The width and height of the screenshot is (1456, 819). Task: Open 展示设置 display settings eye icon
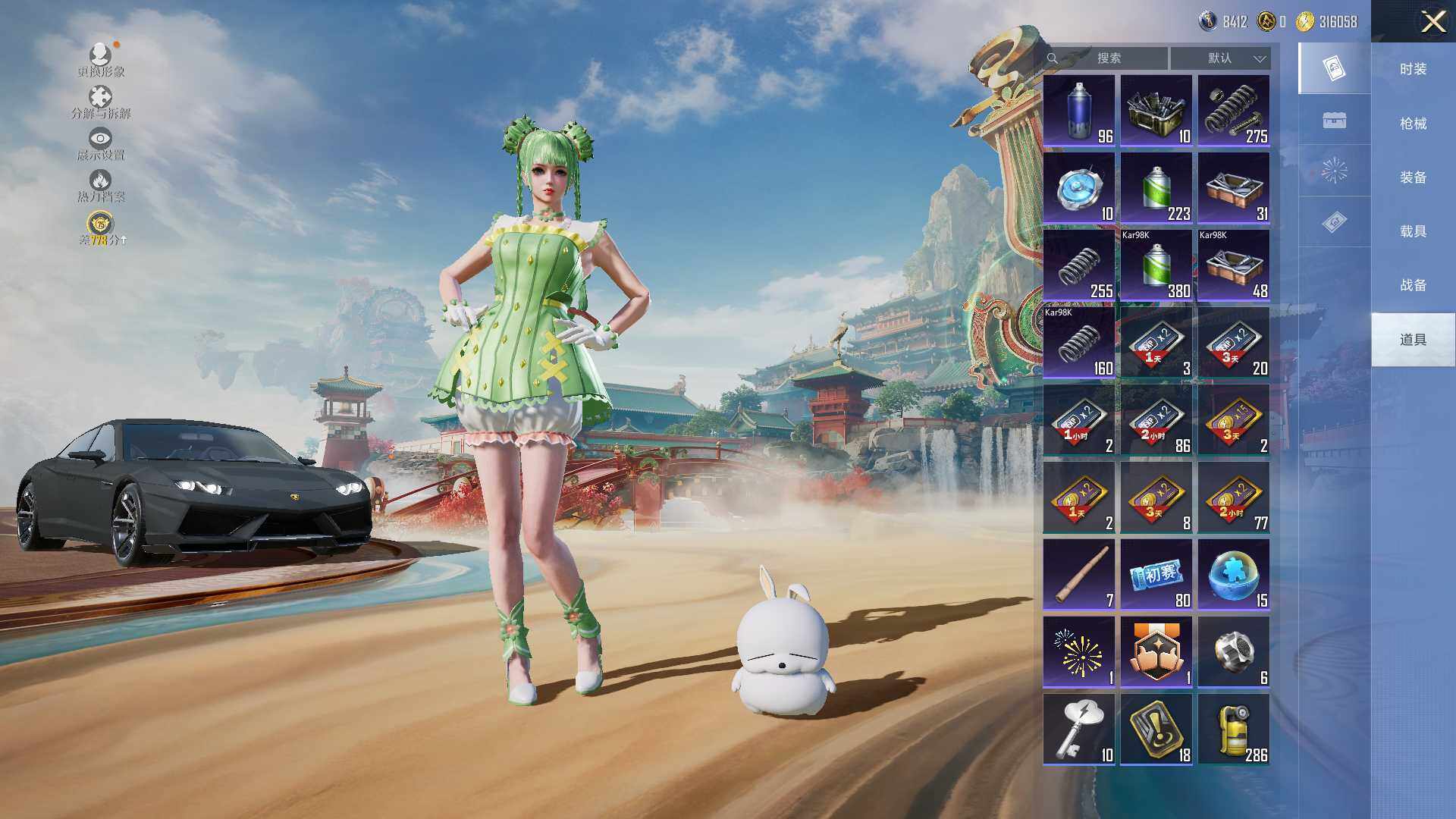click(x=101, y=143)
